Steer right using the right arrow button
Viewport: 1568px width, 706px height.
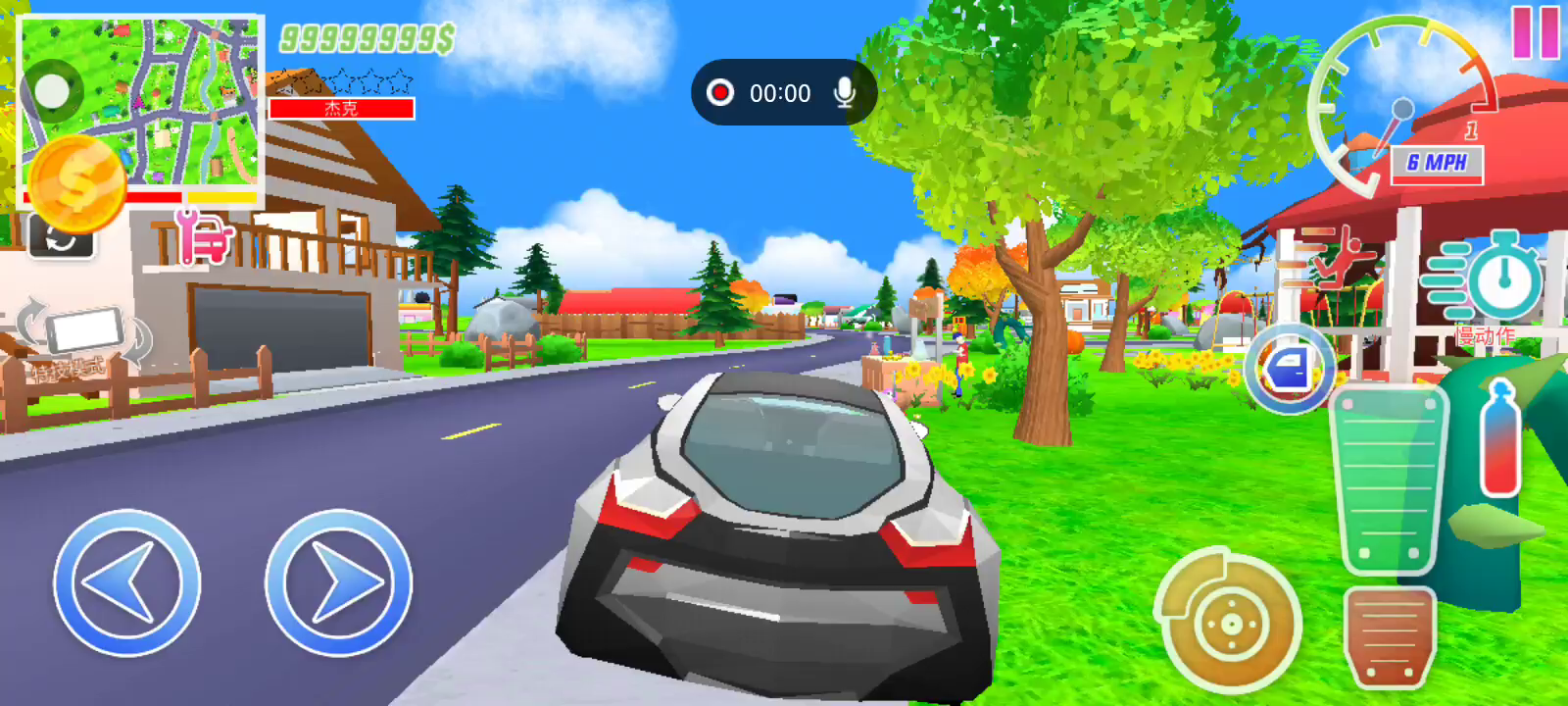point(338,582)
